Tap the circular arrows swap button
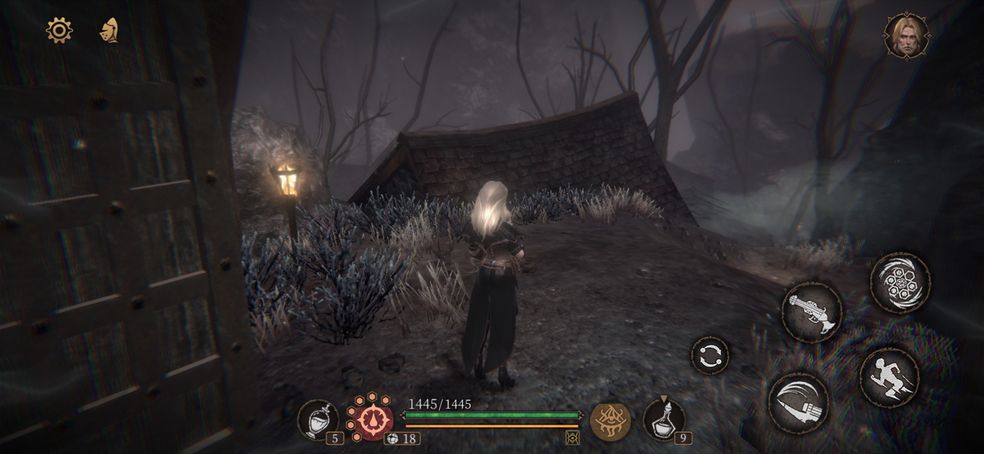This screenshot has width=984, height=454. coord(709,355)
